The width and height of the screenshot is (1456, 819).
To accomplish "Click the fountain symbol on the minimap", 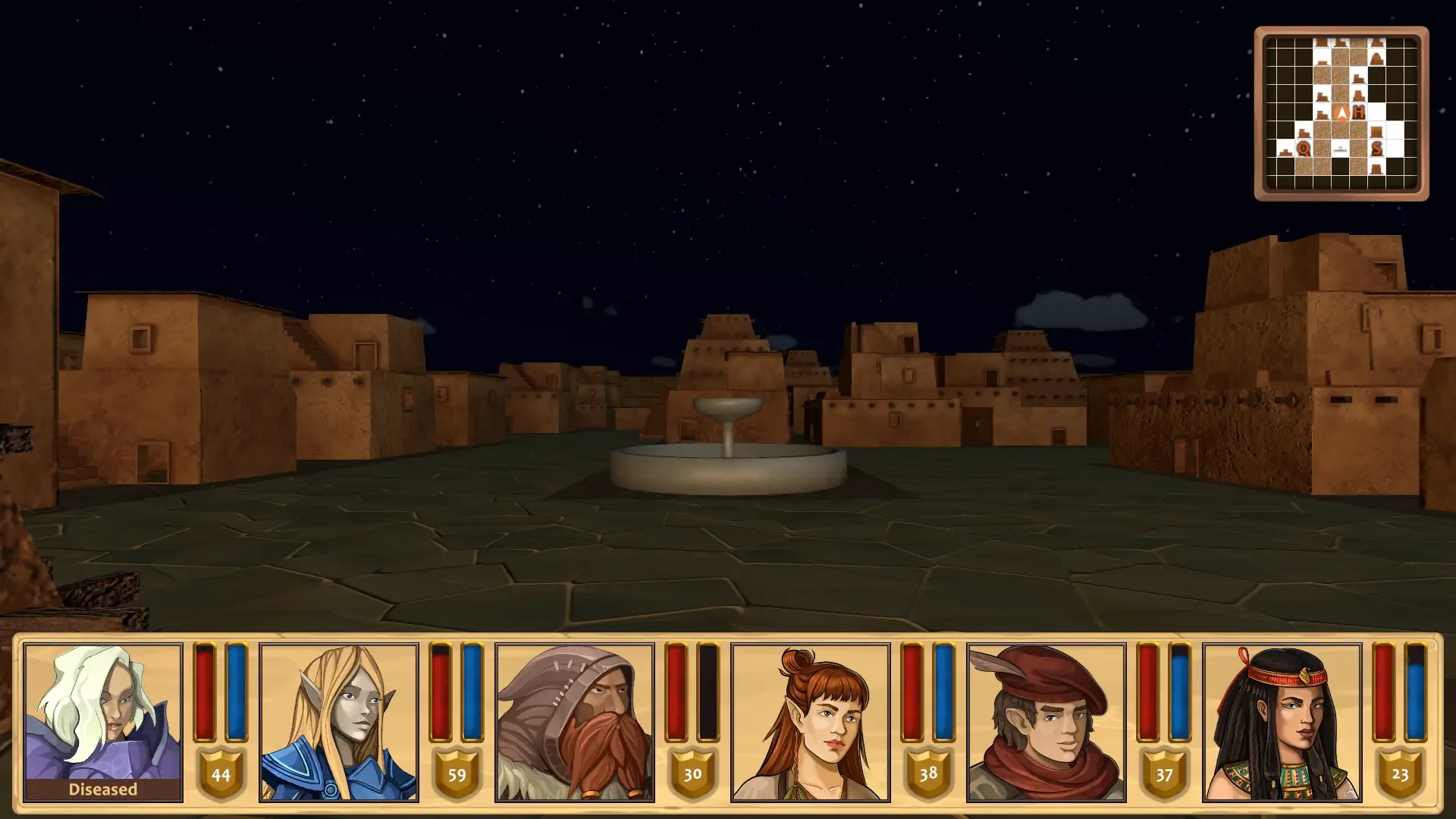I will pyautogui.click(x=1341, y=149).
